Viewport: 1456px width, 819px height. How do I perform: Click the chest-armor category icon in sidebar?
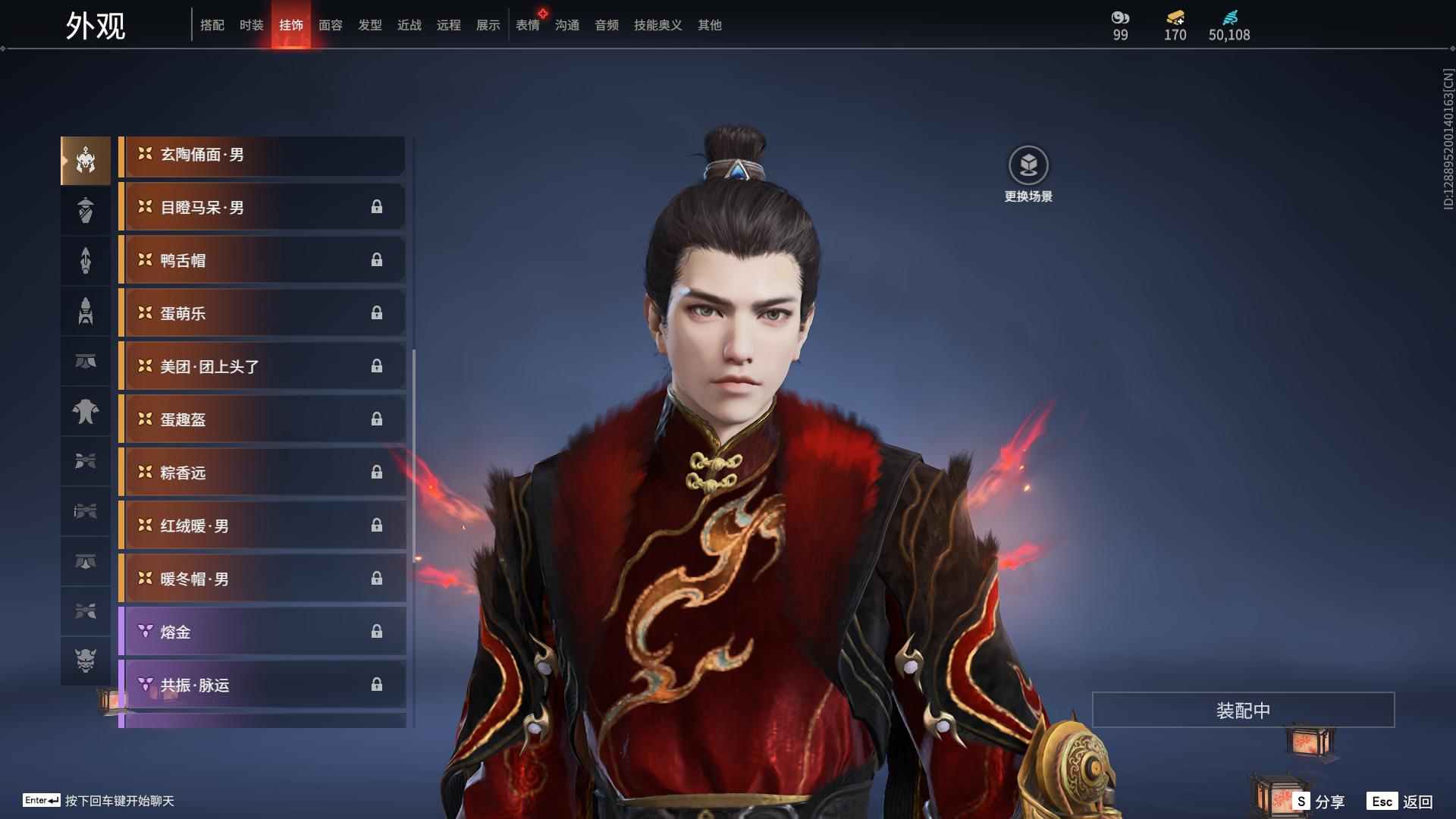point(85,412)
